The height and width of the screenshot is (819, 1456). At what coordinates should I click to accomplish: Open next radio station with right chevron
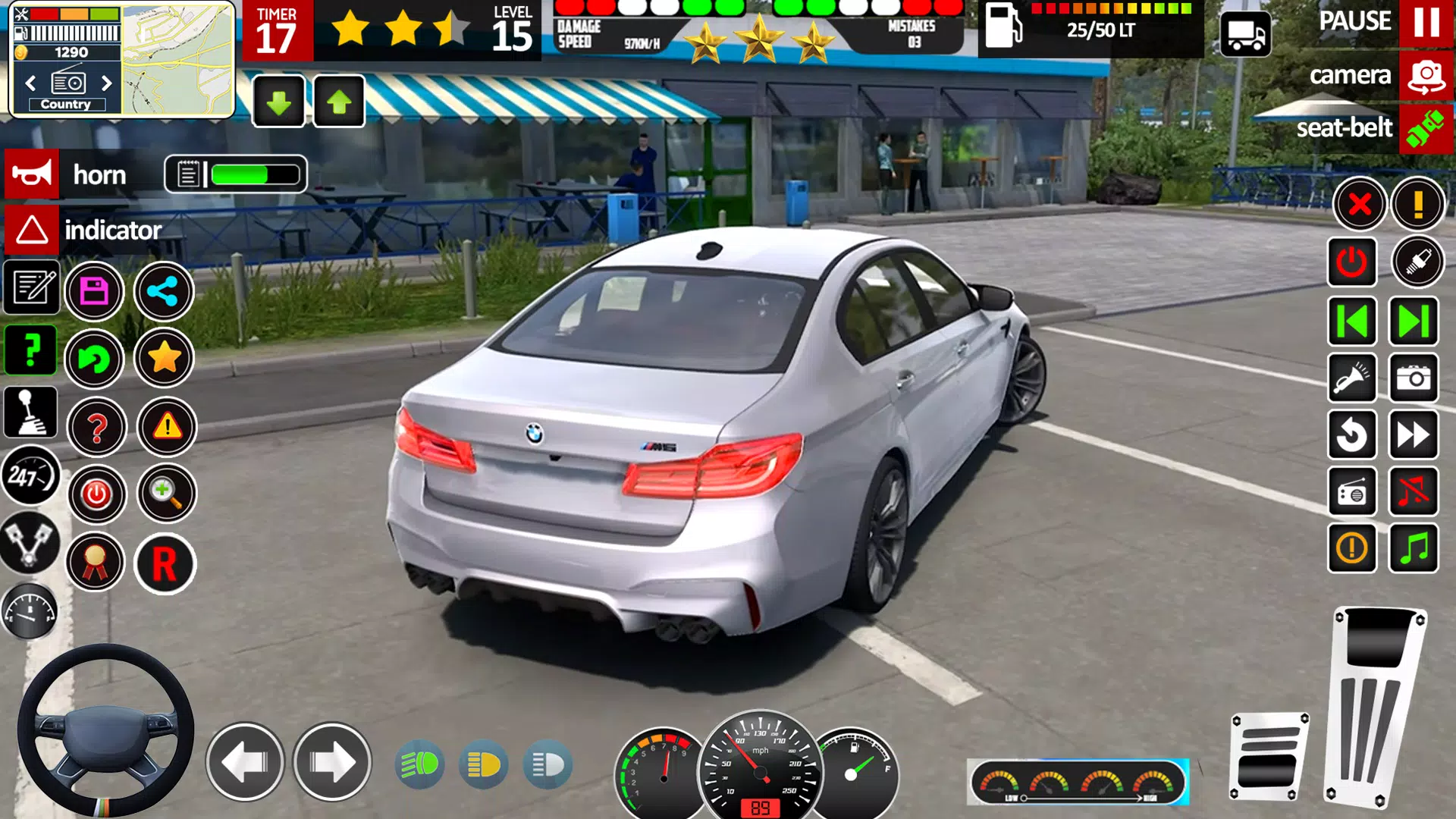(x=105, y=84)
